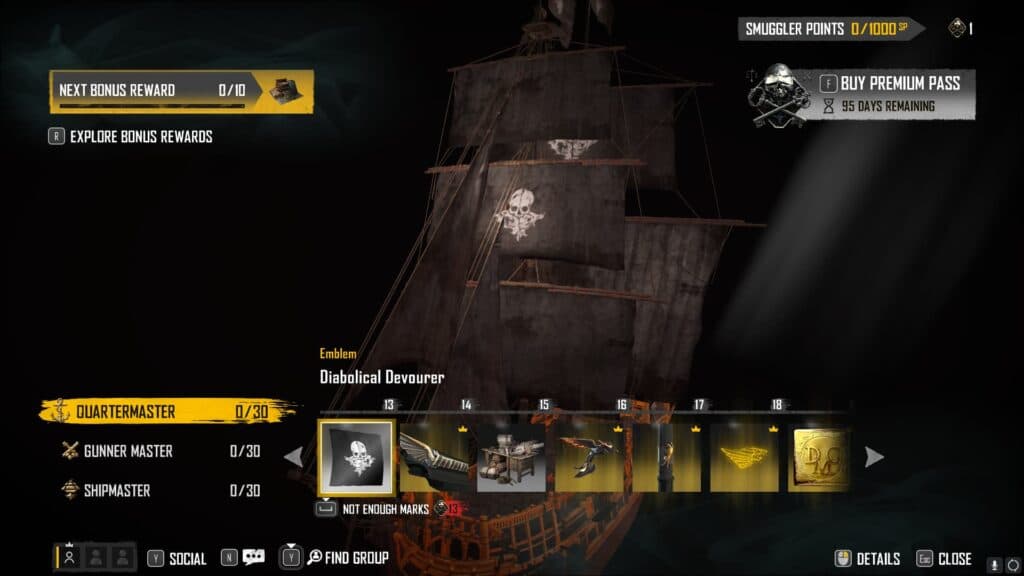Select the Diabolical Devourer emblem reward
Viewport: 1024px width, 576px height.
356,457
